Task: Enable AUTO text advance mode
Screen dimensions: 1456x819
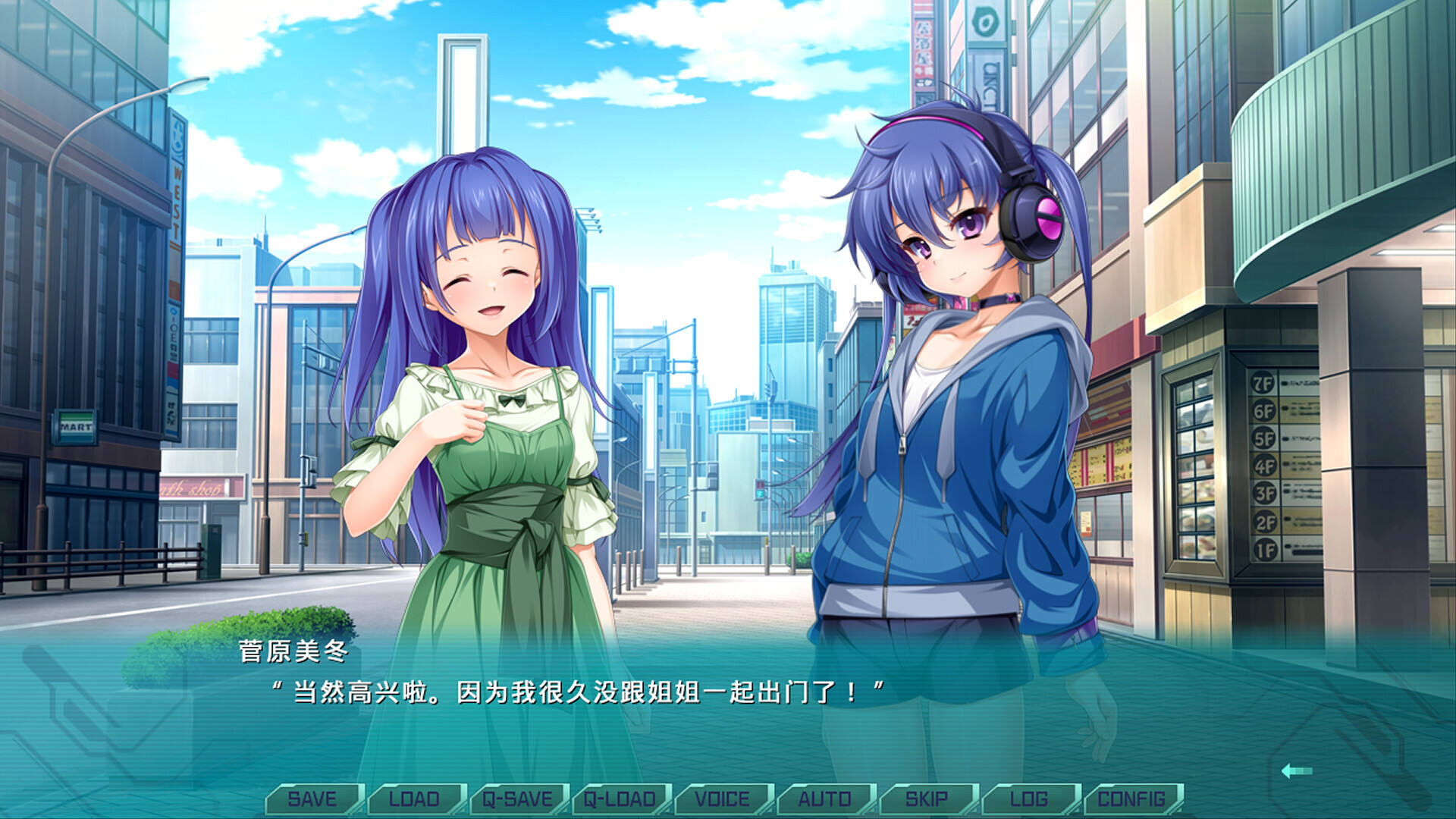Action: pos(825,798)
